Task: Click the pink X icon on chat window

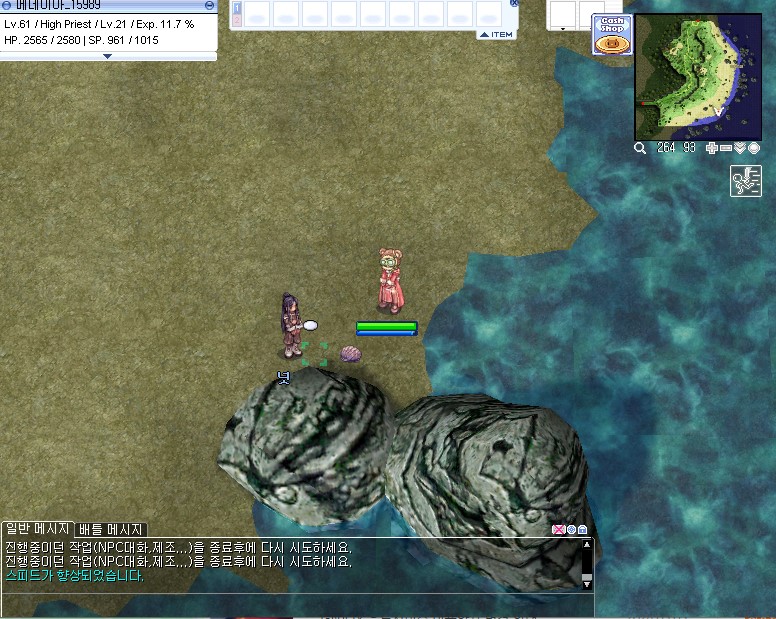Action: (x=558, y=530)
